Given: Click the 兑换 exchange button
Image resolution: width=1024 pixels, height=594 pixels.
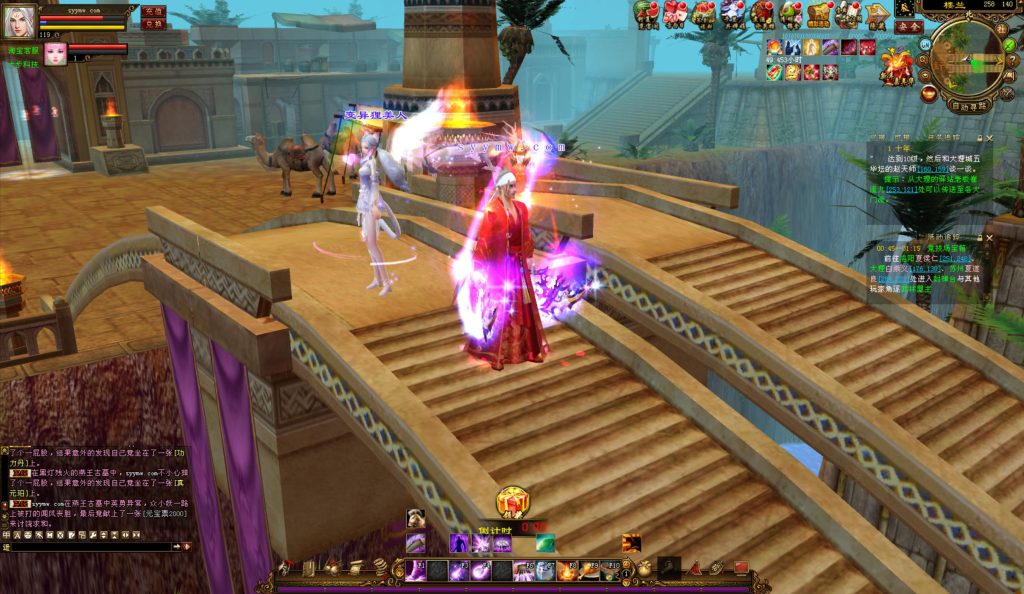Looking at the screenshot, I should coord(153,23).
